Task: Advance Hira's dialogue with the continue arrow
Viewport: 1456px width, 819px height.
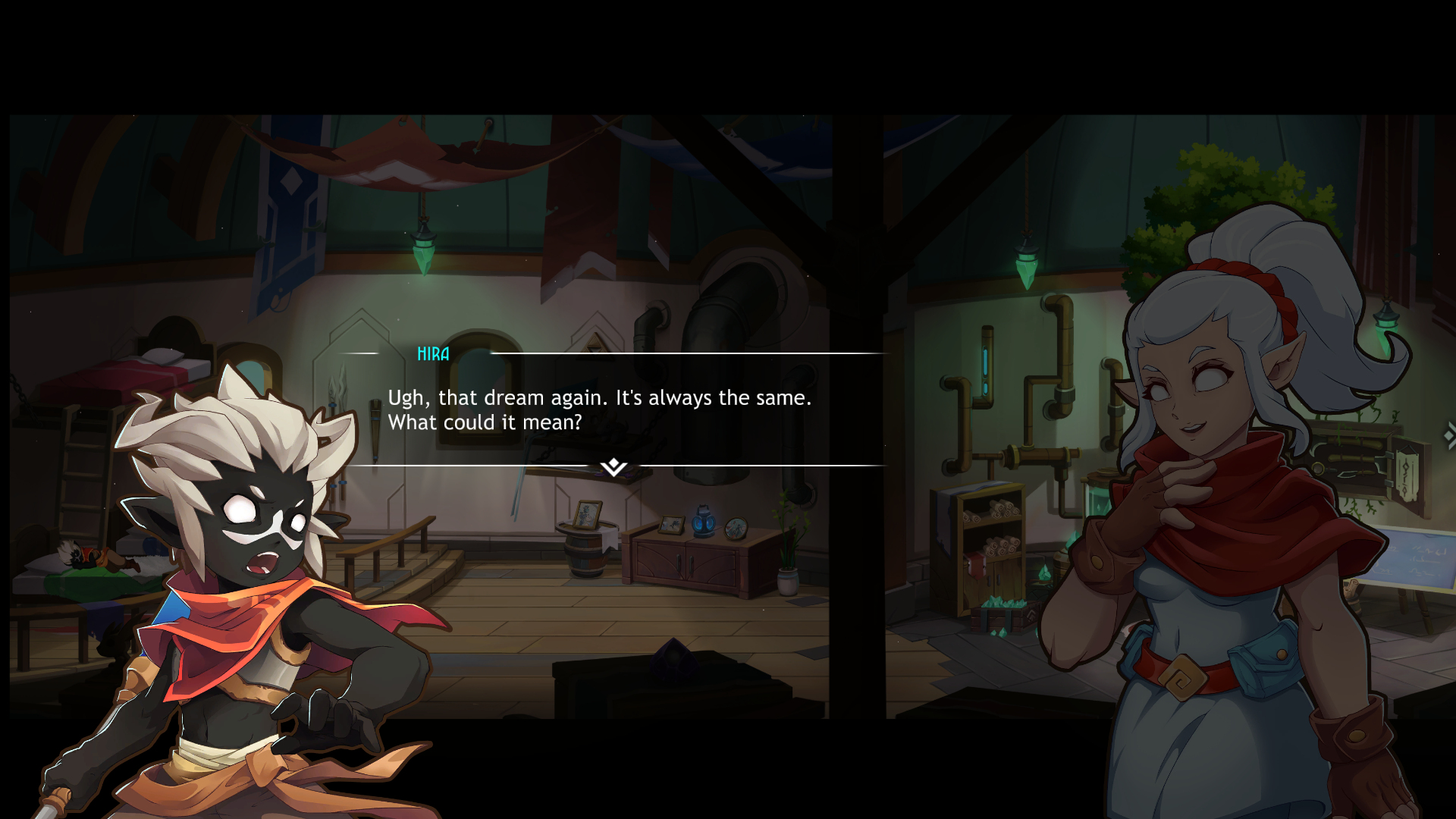Action: (x=613, y=467)
